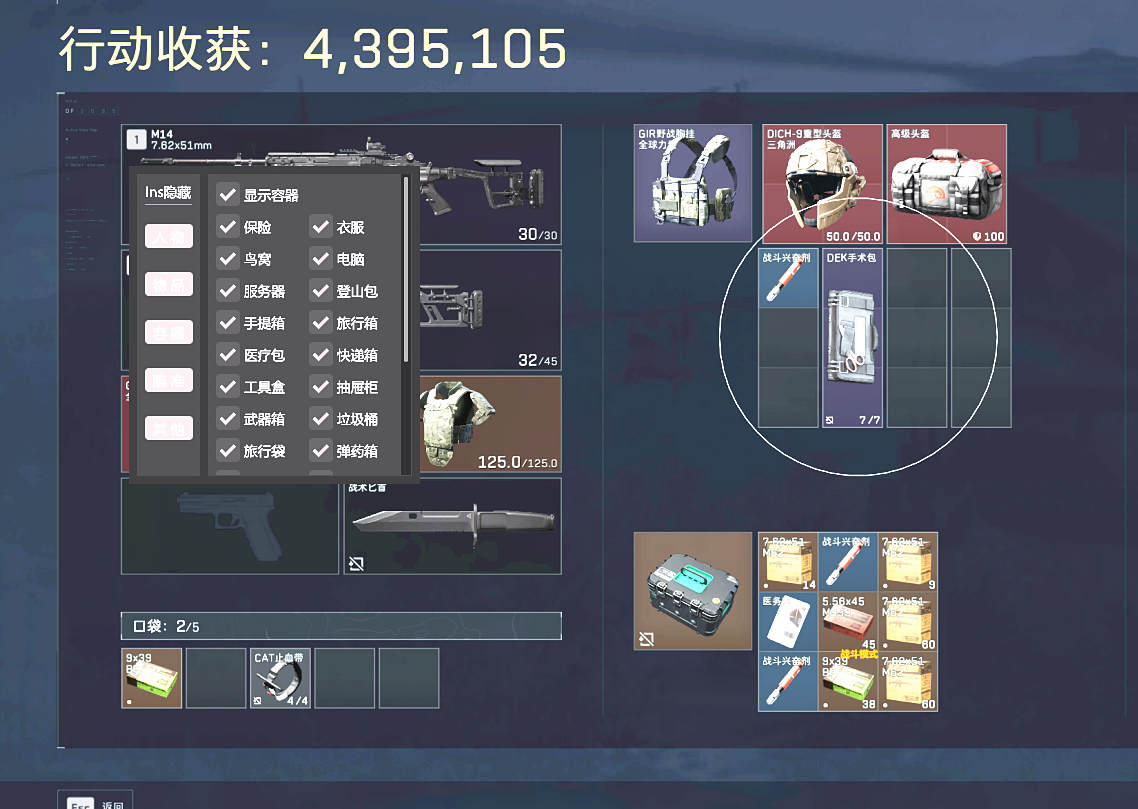Toggle the 衣服 checkbox
Screen dimensions: 1138x809
tap(320, 227)
